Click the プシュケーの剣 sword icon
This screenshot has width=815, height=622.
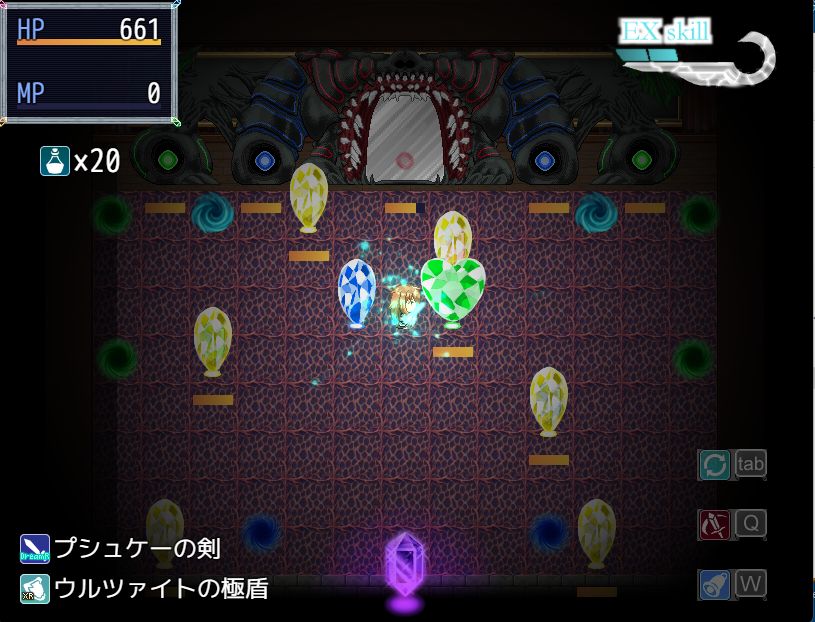point(35,549)
